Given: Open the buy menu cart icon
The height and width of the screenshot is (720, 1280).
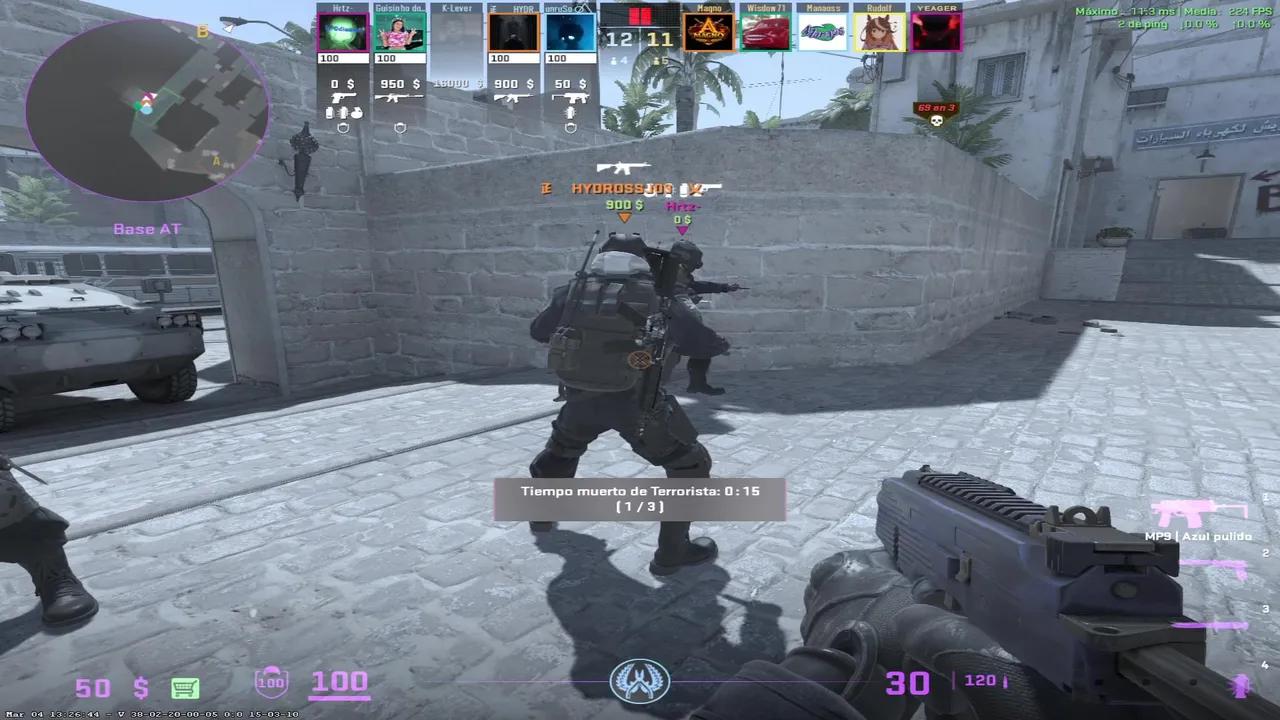Looking at the screenshot, I should [185, 688].
